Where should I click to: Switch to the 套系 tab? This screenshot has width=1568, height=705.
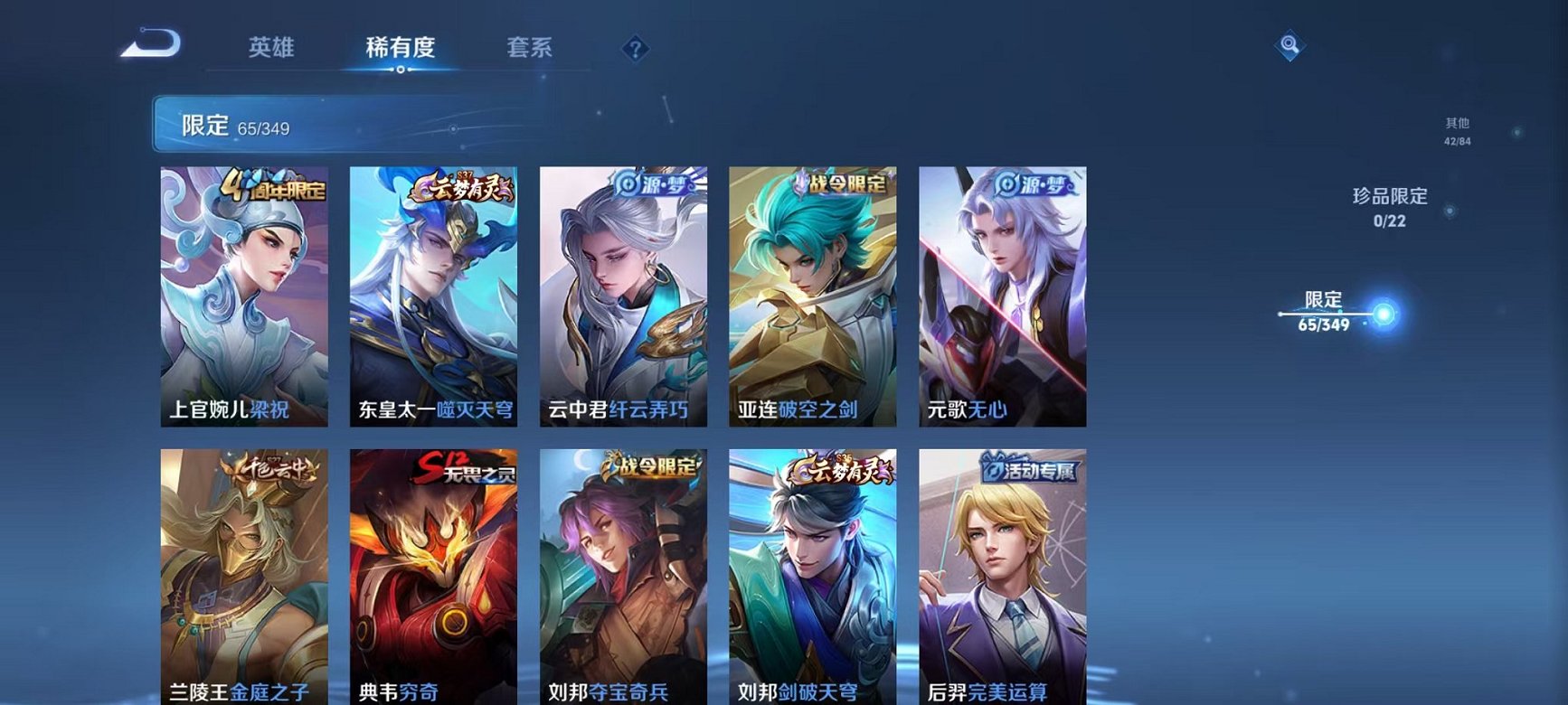[x=530, y=49]
